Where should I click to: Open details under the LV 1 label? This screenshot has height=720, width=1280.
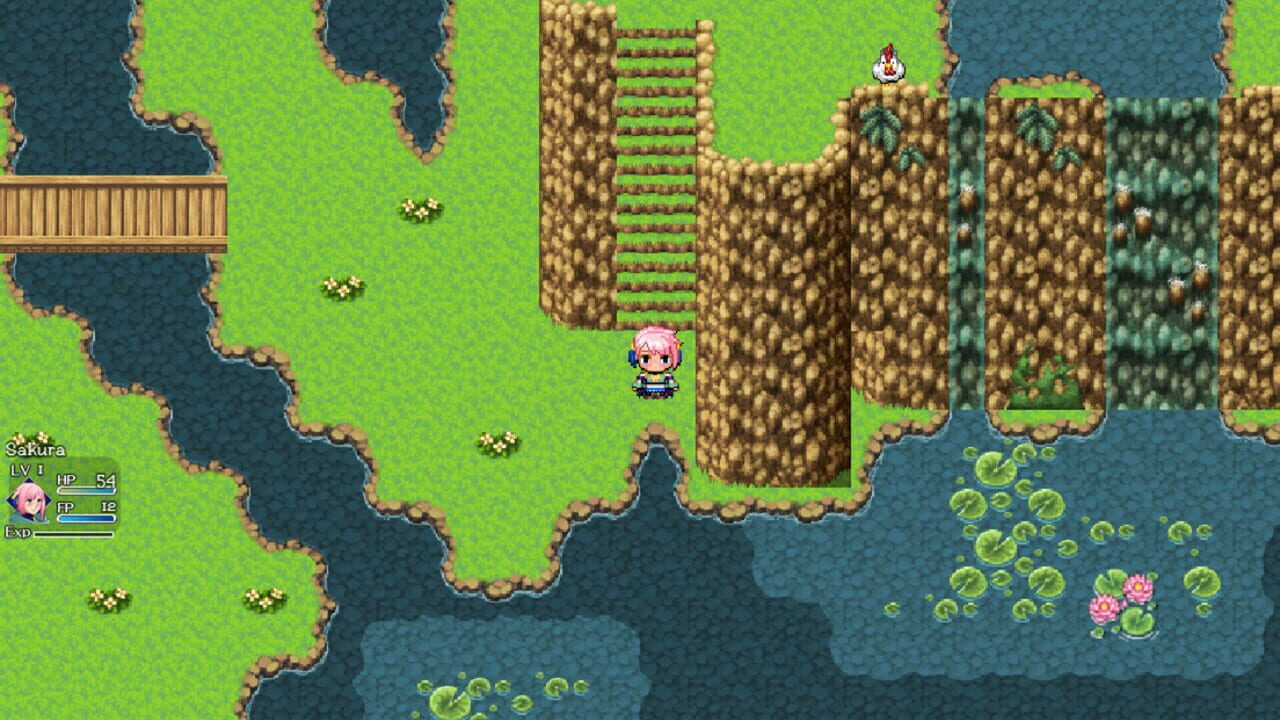click(26, 468)
